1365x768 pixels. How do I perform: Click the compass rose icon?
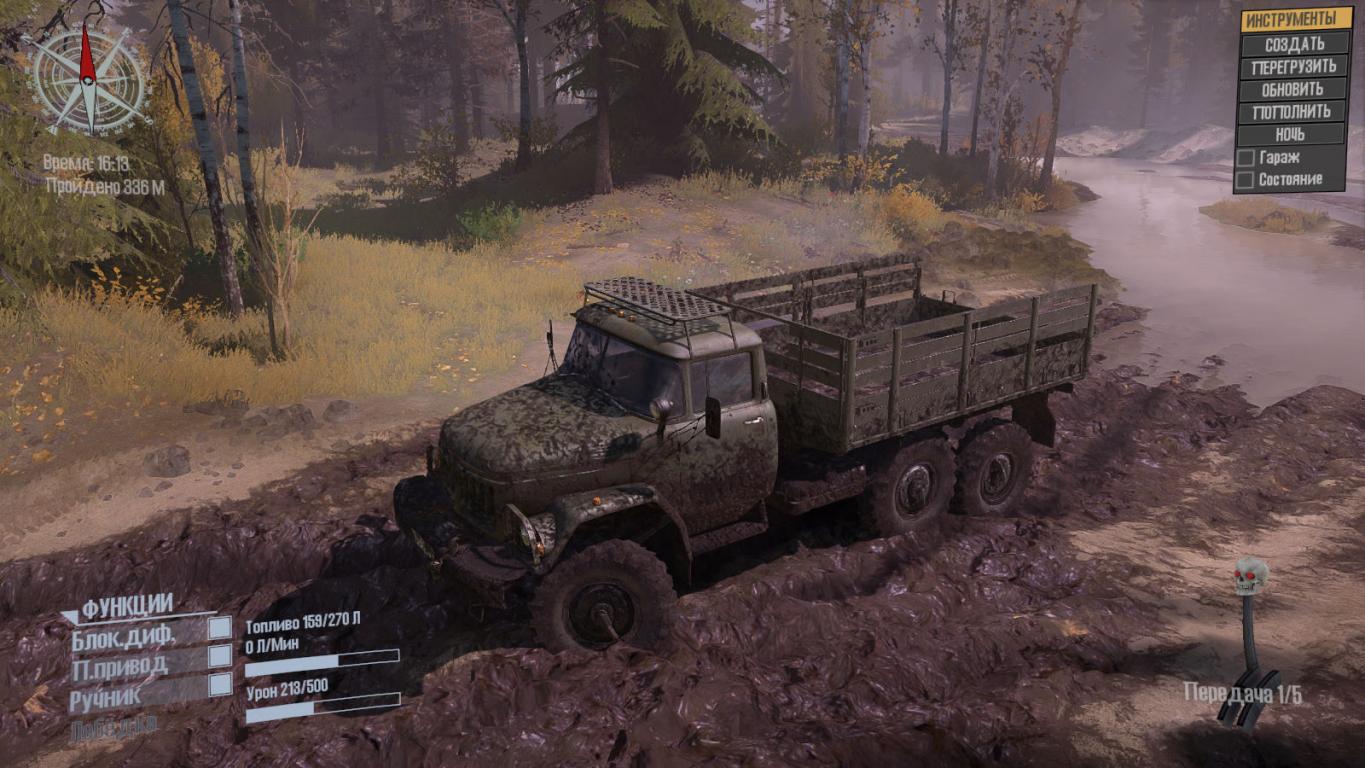coord(88,77)
